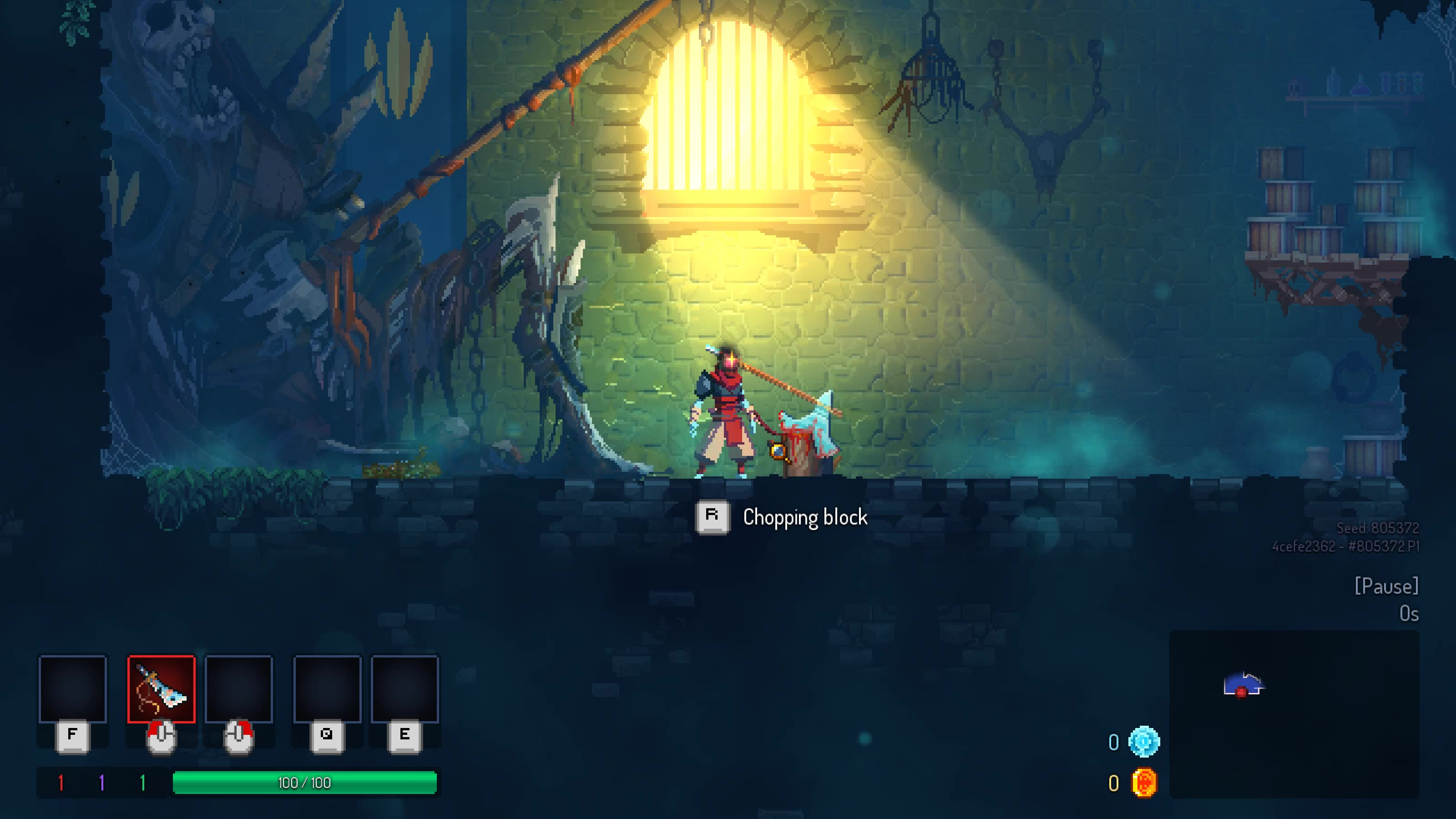
Task: Click the Chopping block interaction text
Action: [805, 517]
